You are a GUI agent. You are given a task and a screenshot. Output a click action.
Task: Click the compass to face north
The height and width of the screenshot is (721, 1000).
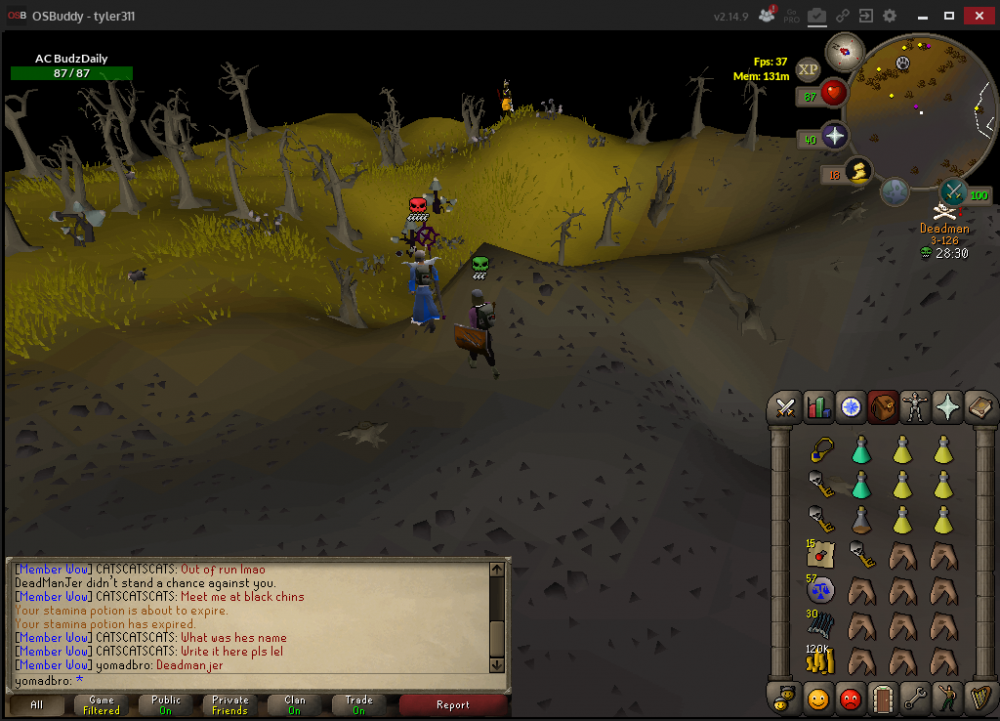[845, 51]
